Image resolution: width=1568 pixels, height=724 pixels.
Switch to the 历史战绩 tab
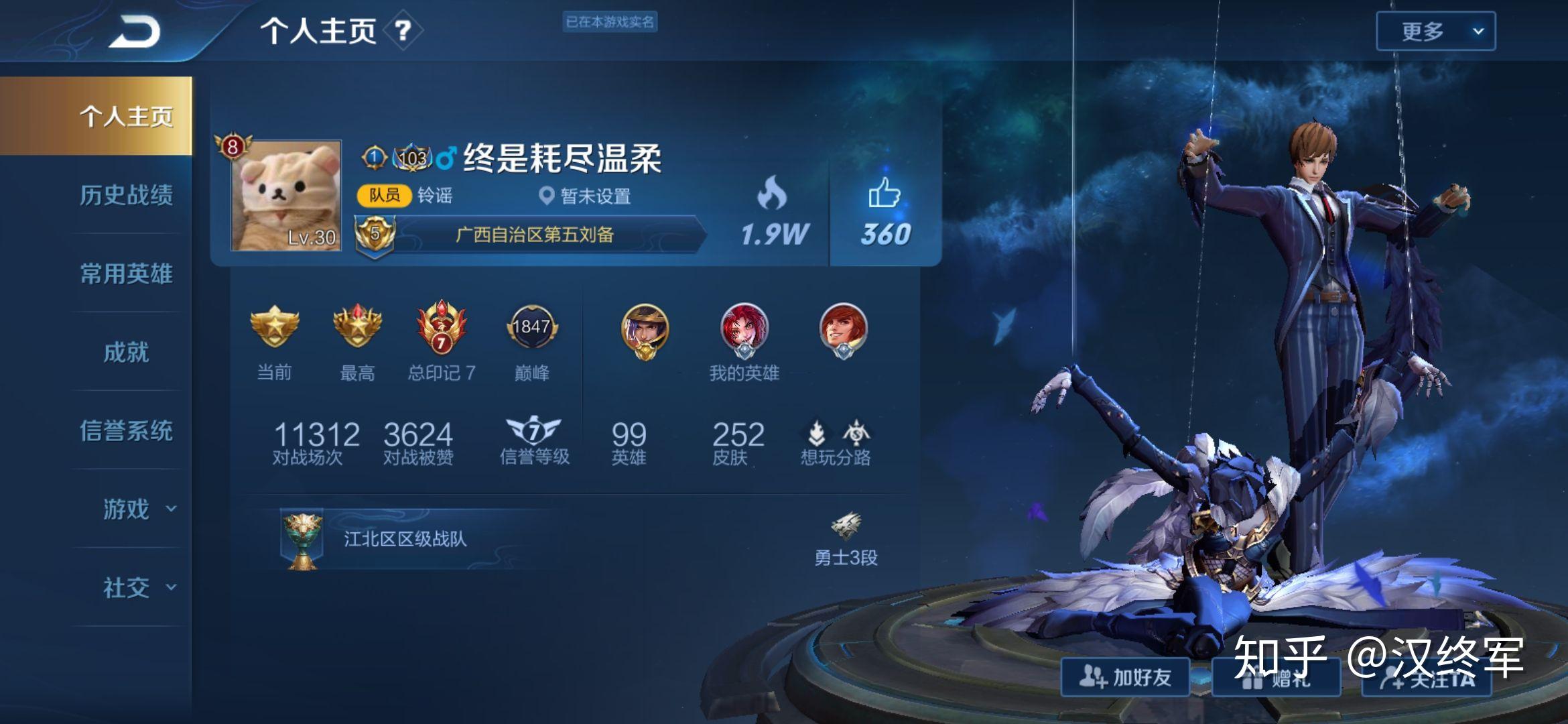(x=127, y=196)
